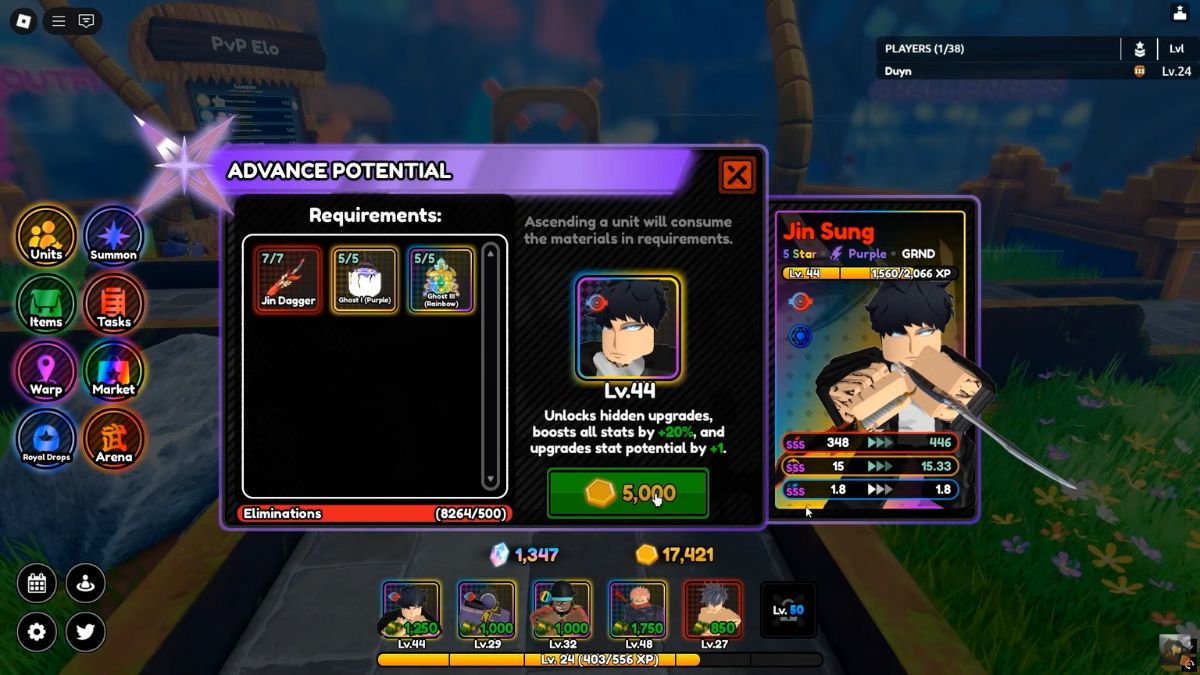The height and width of the screenshot is (675, 1200).
Task: Open the Summon menu
Action: pyautogui.click(x=113, y=237)
